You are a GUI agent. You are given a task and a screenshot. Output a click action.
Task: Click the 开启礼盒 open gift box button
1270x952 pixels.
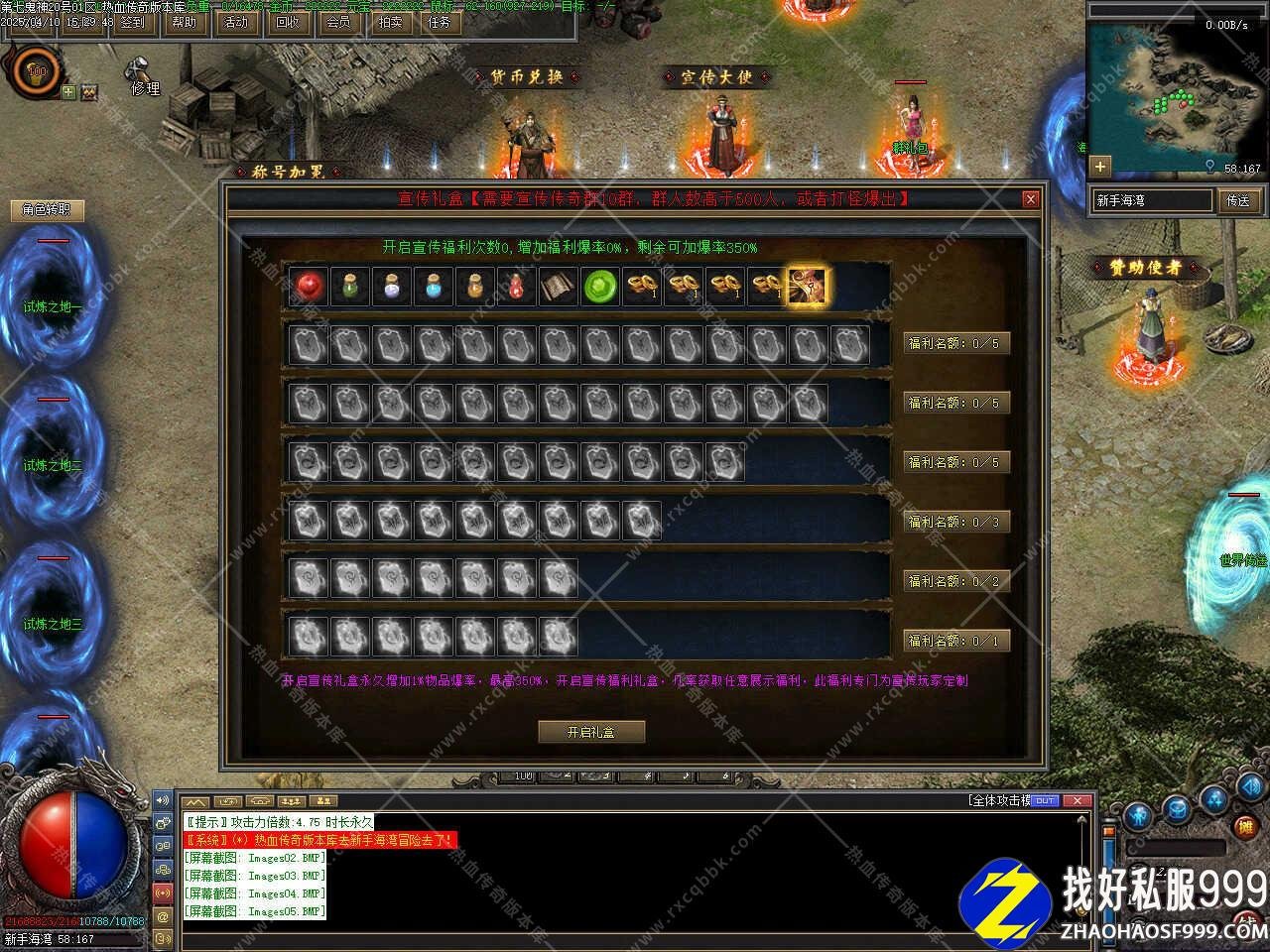click(x=591, y=732)
